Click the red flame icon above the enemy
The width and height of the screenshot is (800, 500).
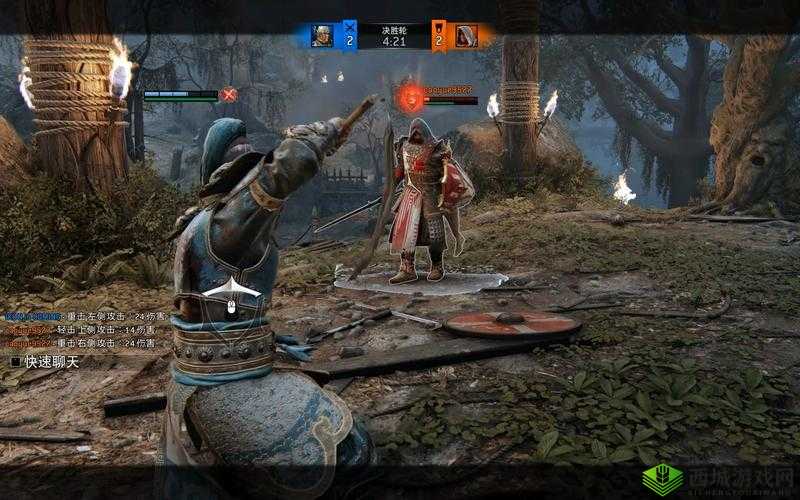tap(409, 97)
